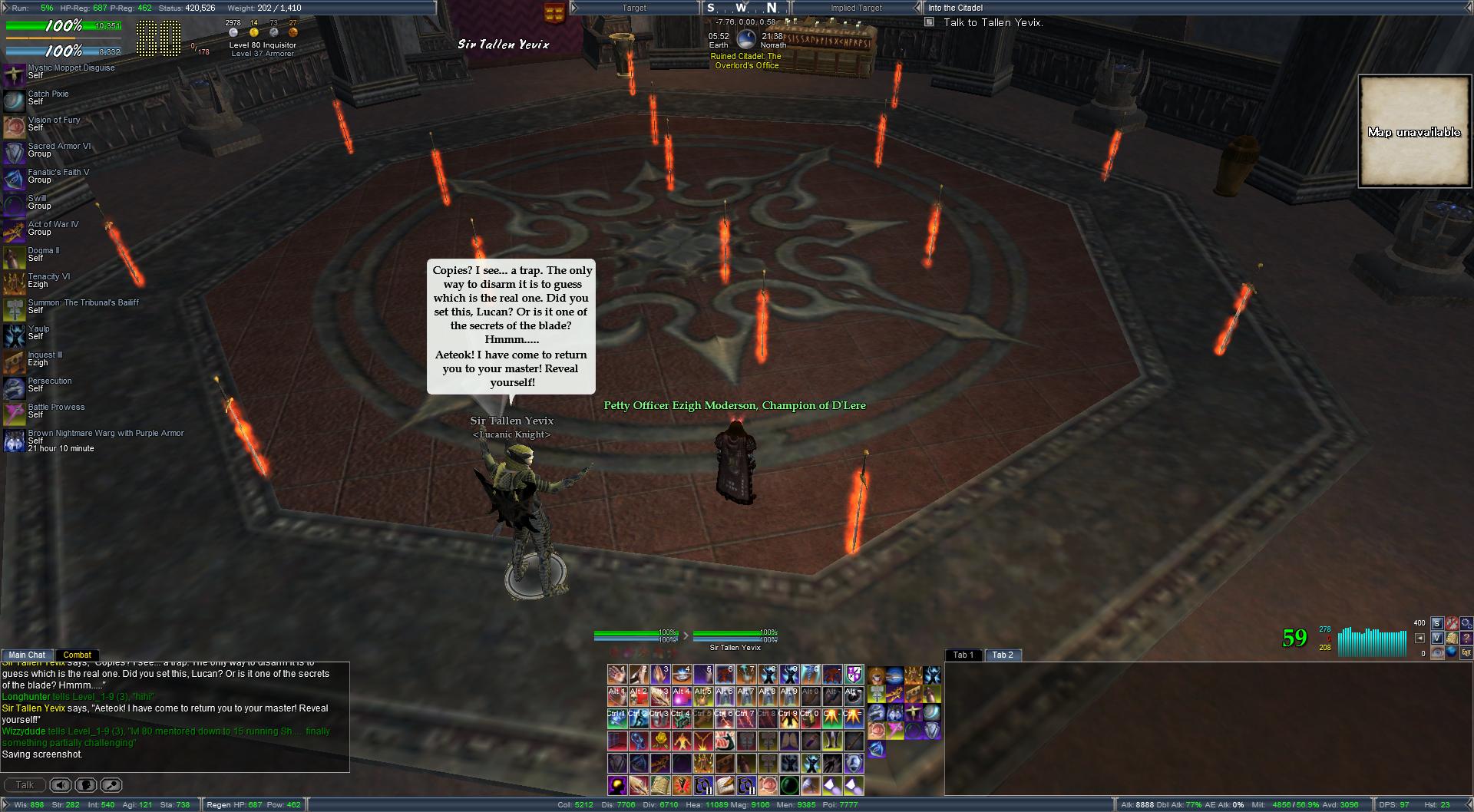Activate the hotbar slot labeled Alt 2
The image size is (1474, 812).
pos(639,697)
